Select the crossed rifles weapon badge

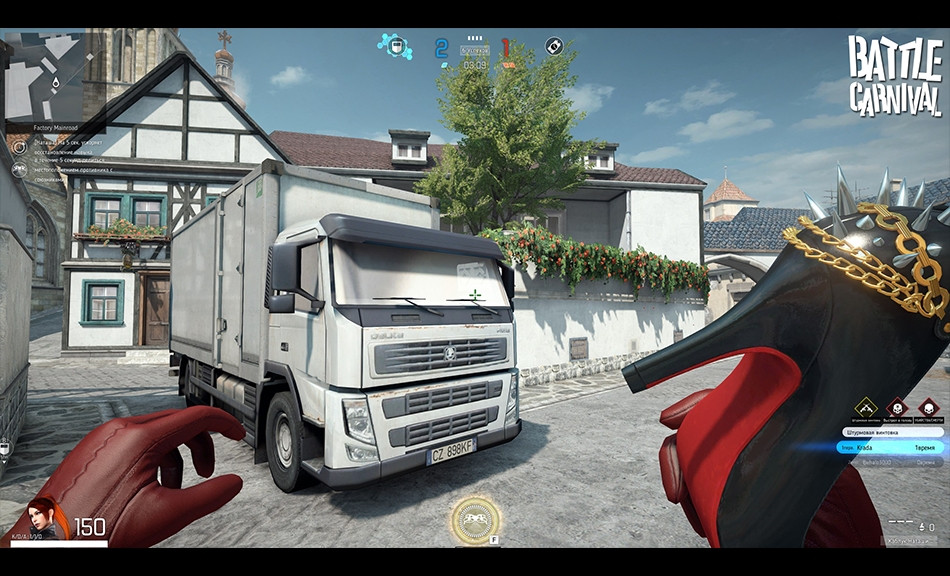(x=865, y=408)
